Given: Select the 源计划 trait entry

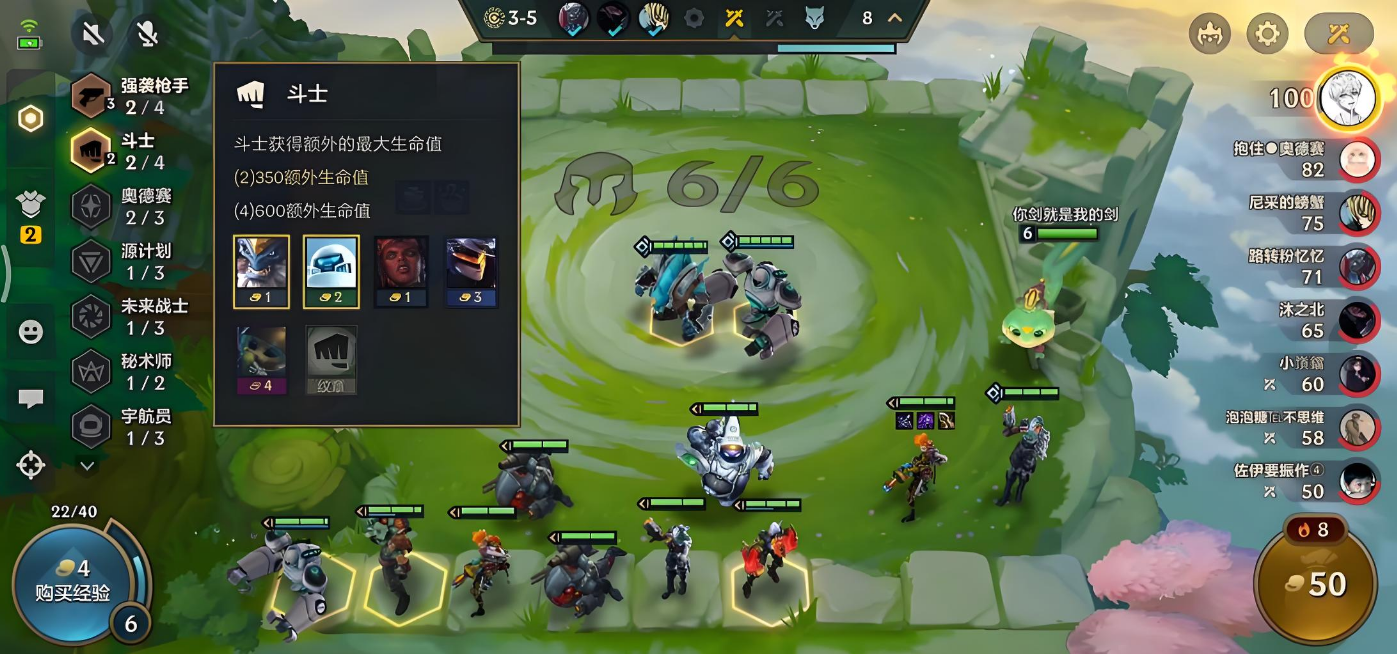Looking at the screenshot, I should pyautogui.click(x=130, y=261).
